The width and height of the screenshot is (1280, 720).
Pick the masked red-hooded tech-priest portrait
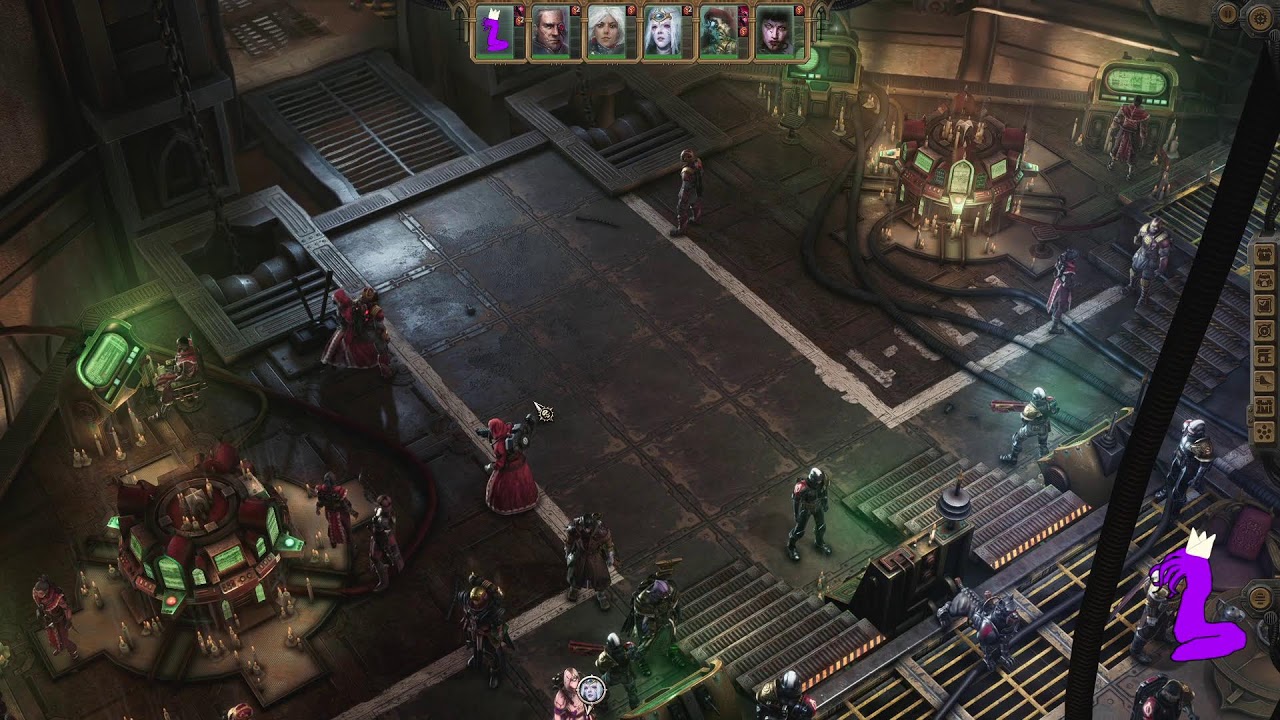coord(717,33)
